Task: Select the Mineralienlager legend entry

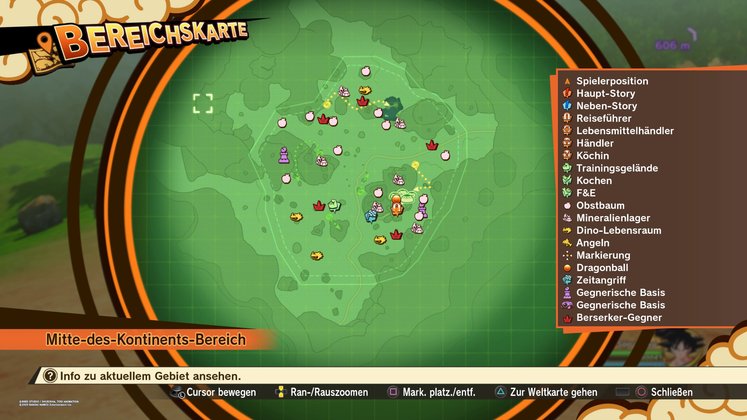Action: (614, 218)
